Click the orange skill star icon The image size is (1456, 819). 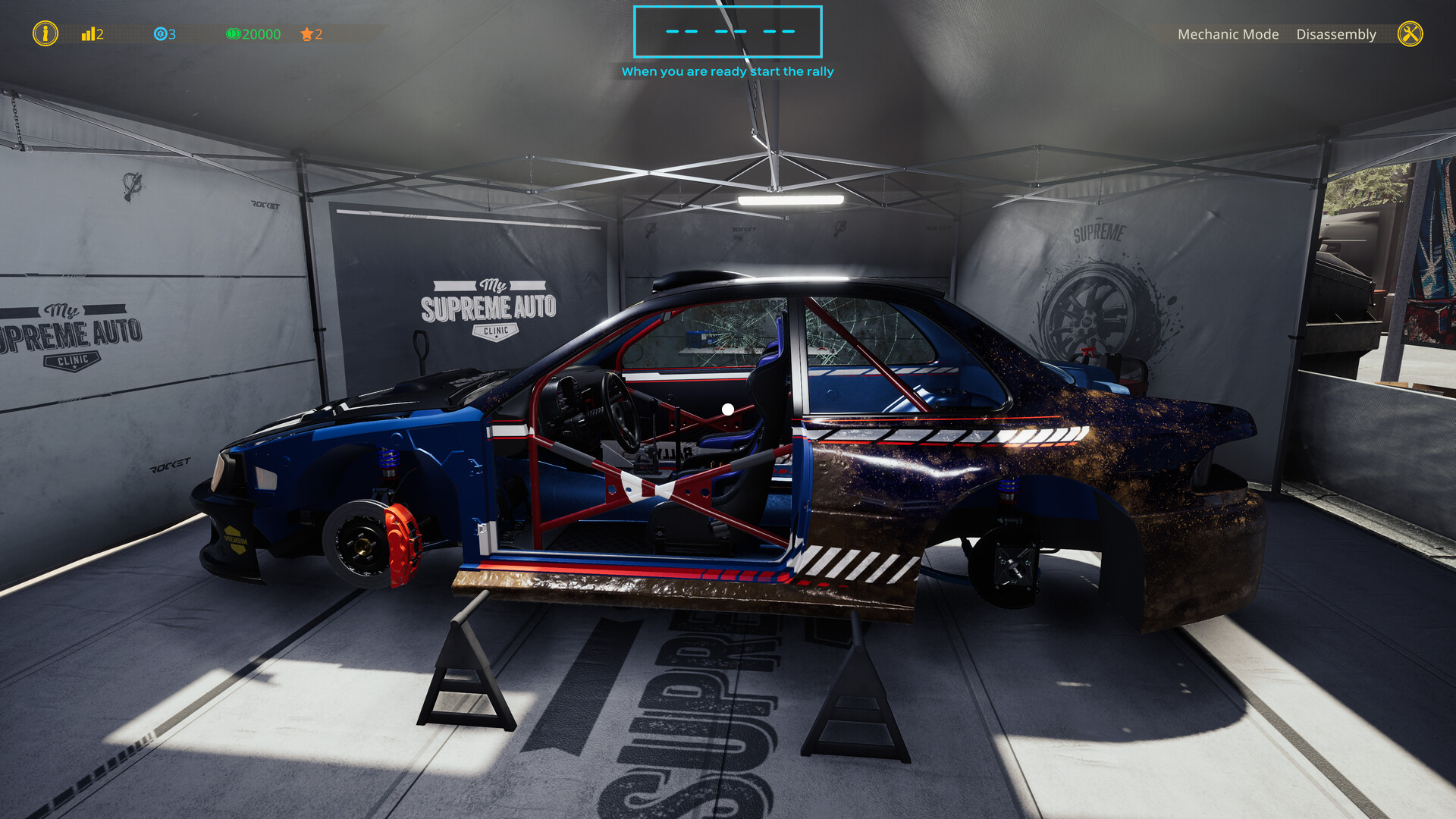tap(306, 34)
